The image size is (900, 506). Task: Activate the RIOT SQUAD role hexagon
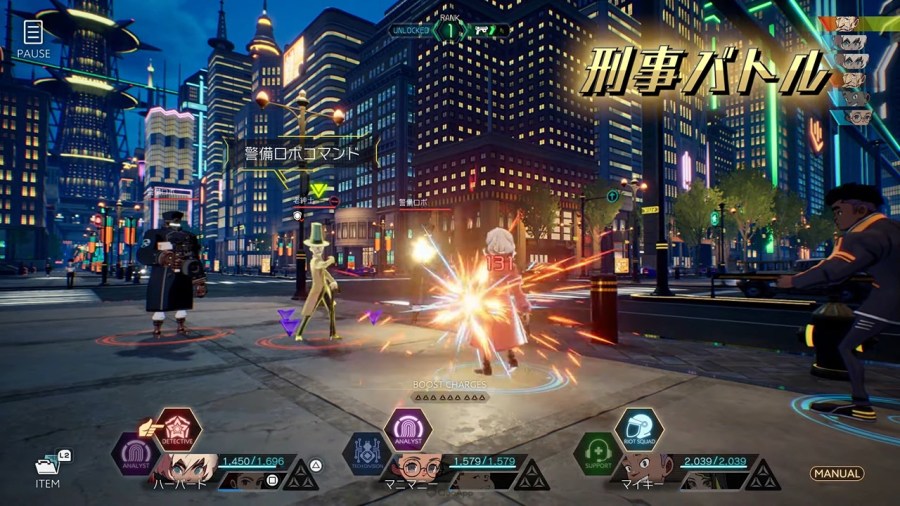click(x=638, y=430)
